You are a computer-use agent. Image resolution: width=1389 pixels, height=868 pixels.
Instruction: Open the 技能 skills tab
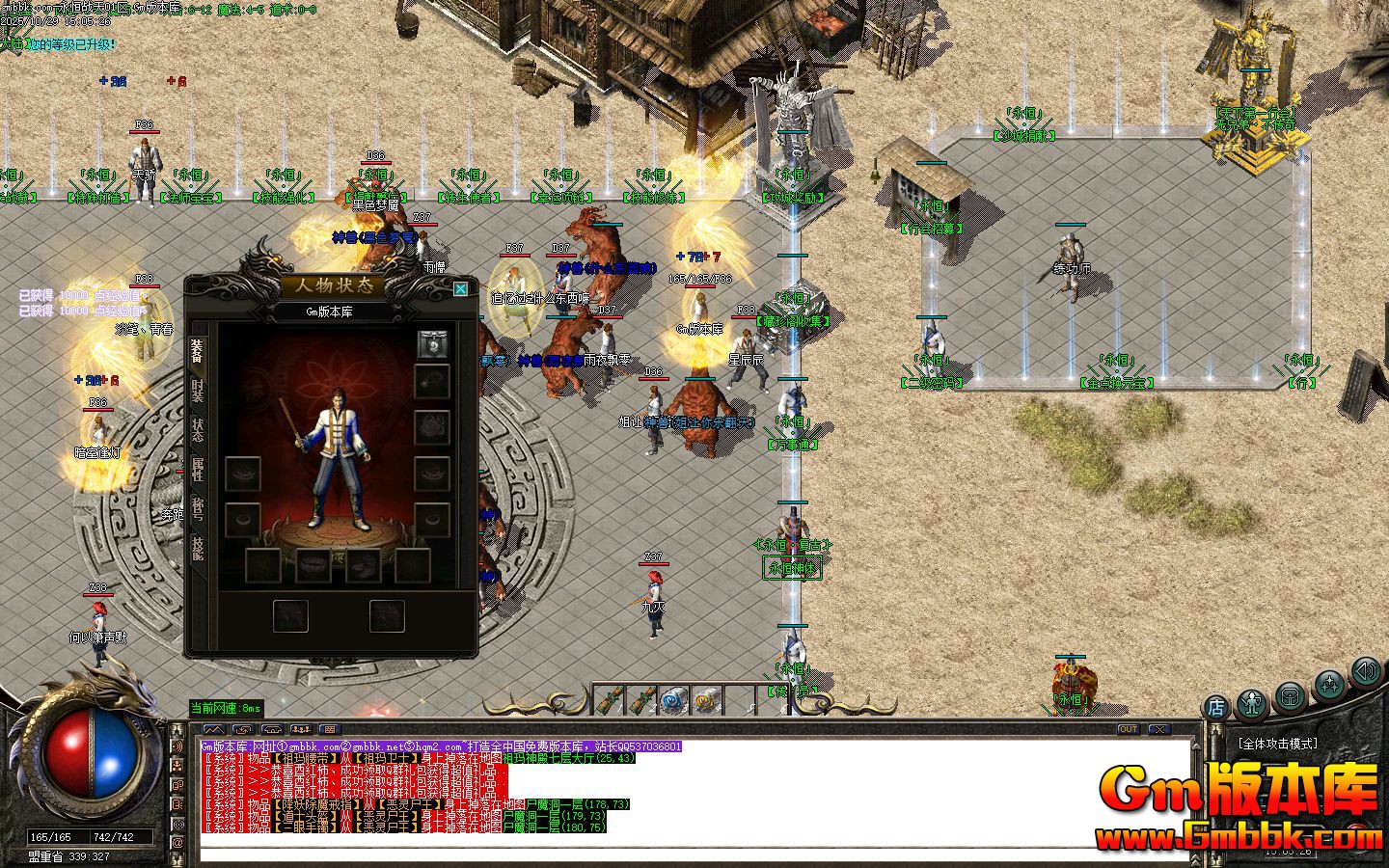[197, 548]
